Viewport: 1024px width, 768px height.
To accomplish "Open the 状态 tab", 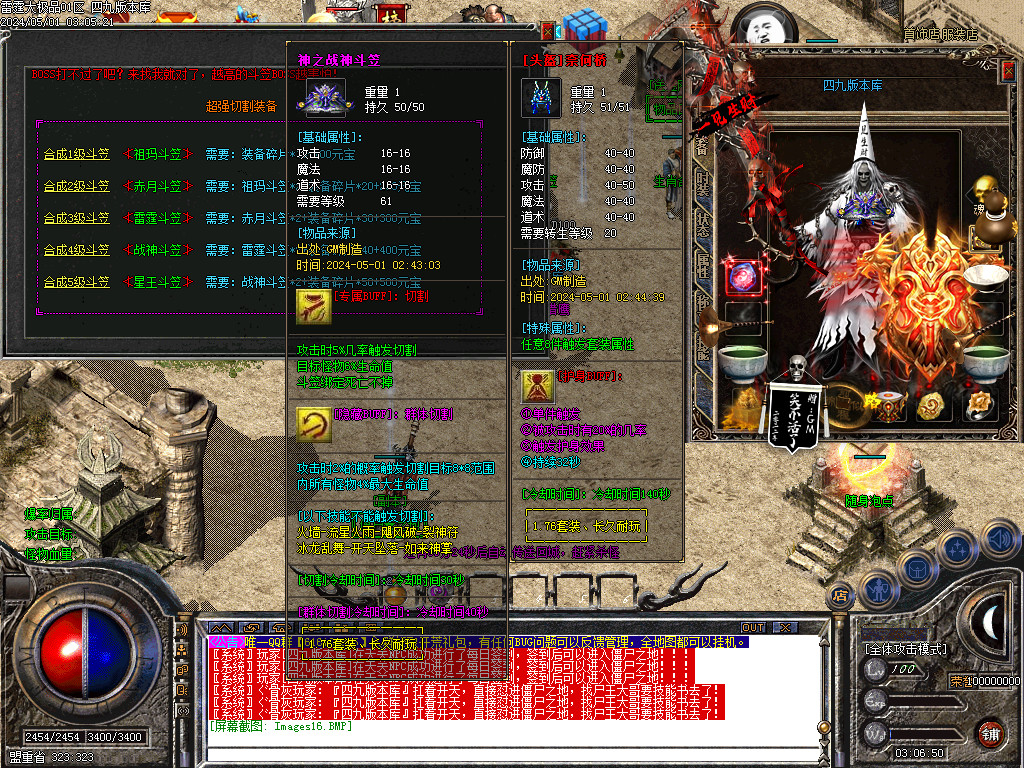I will [x=703, y=223].
